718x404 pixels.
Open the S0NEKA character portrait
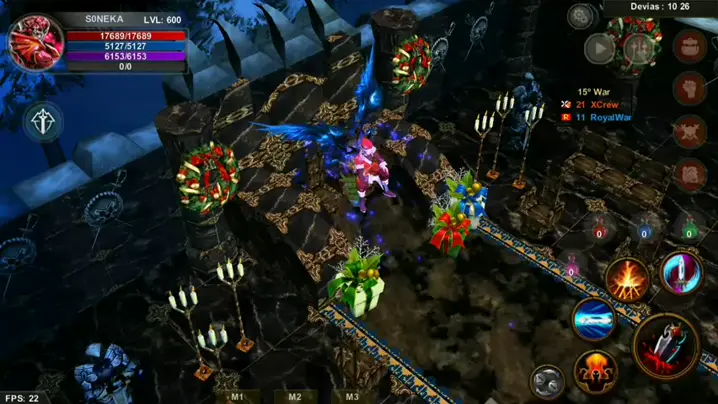coord(36,41)
